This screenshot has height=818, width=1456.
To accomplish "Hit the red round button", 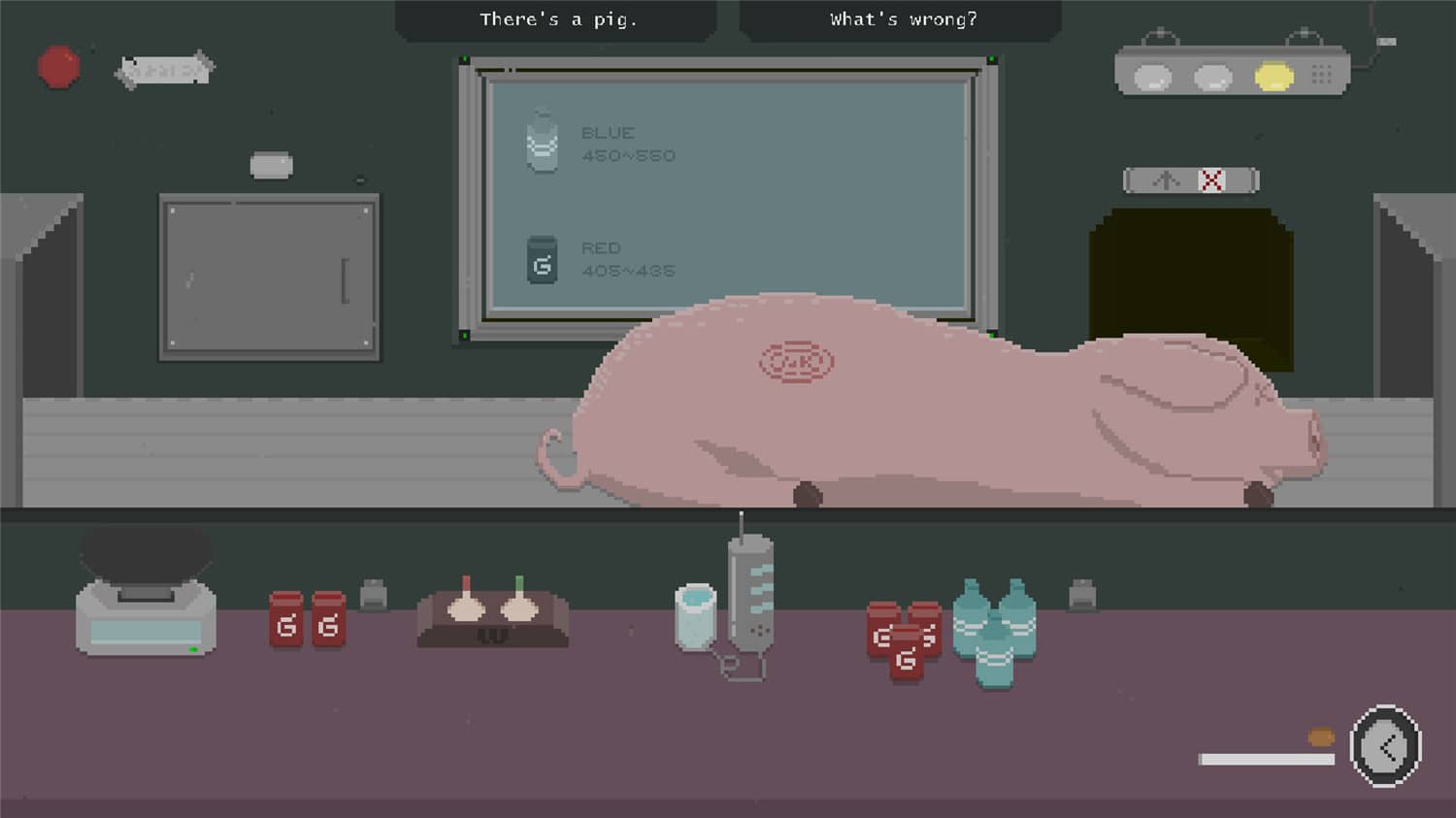I will [x=59, y=68].
